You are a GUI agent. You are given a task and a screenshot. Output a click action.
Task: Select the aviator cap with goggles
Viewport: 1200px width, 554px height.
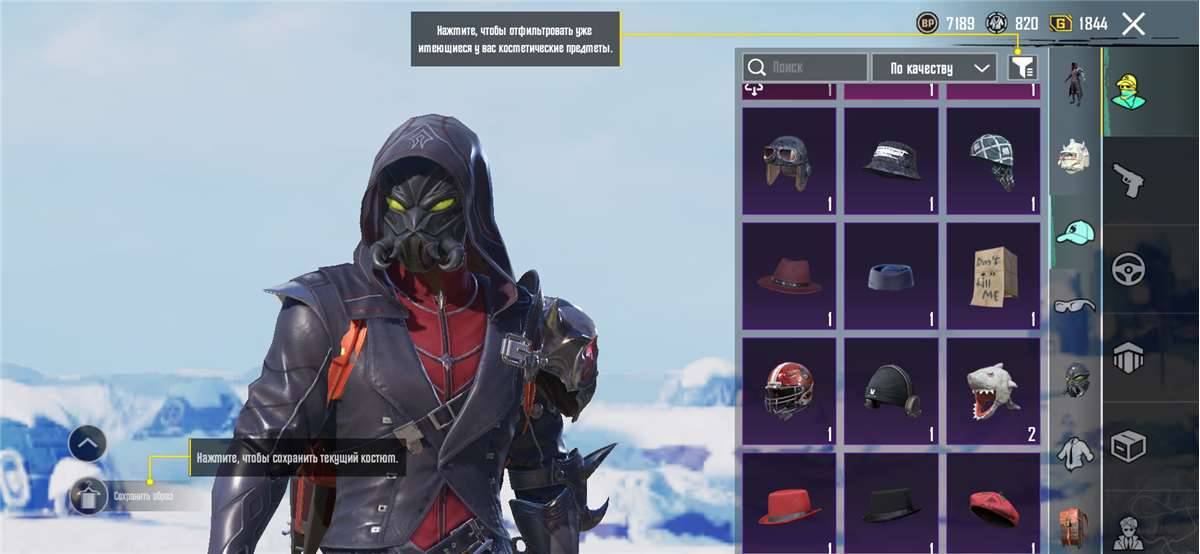pyautogui.click(x=789, y=160)
